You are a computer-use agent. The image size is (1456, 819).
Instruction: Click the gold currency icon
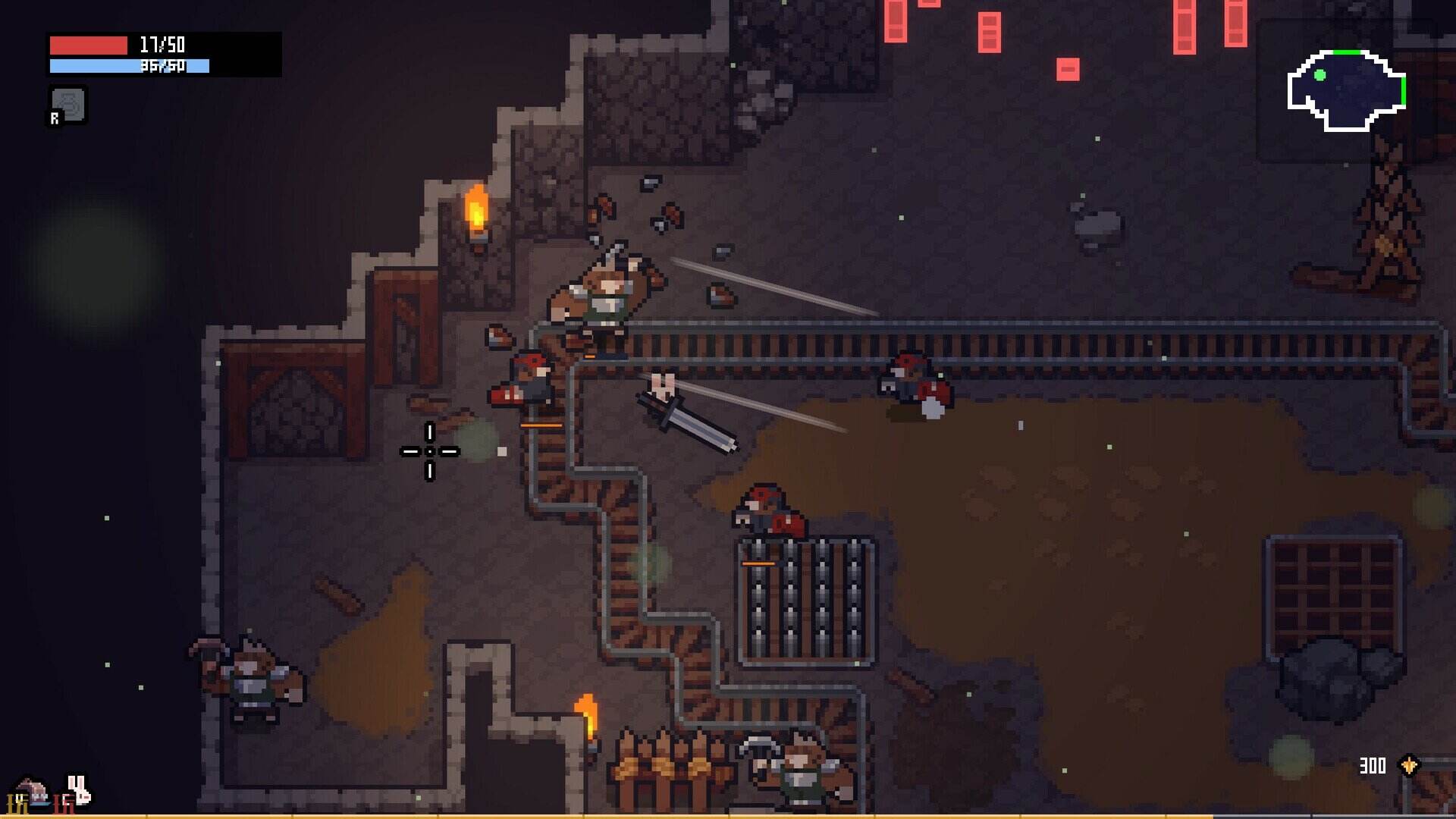click(1409, 765)
